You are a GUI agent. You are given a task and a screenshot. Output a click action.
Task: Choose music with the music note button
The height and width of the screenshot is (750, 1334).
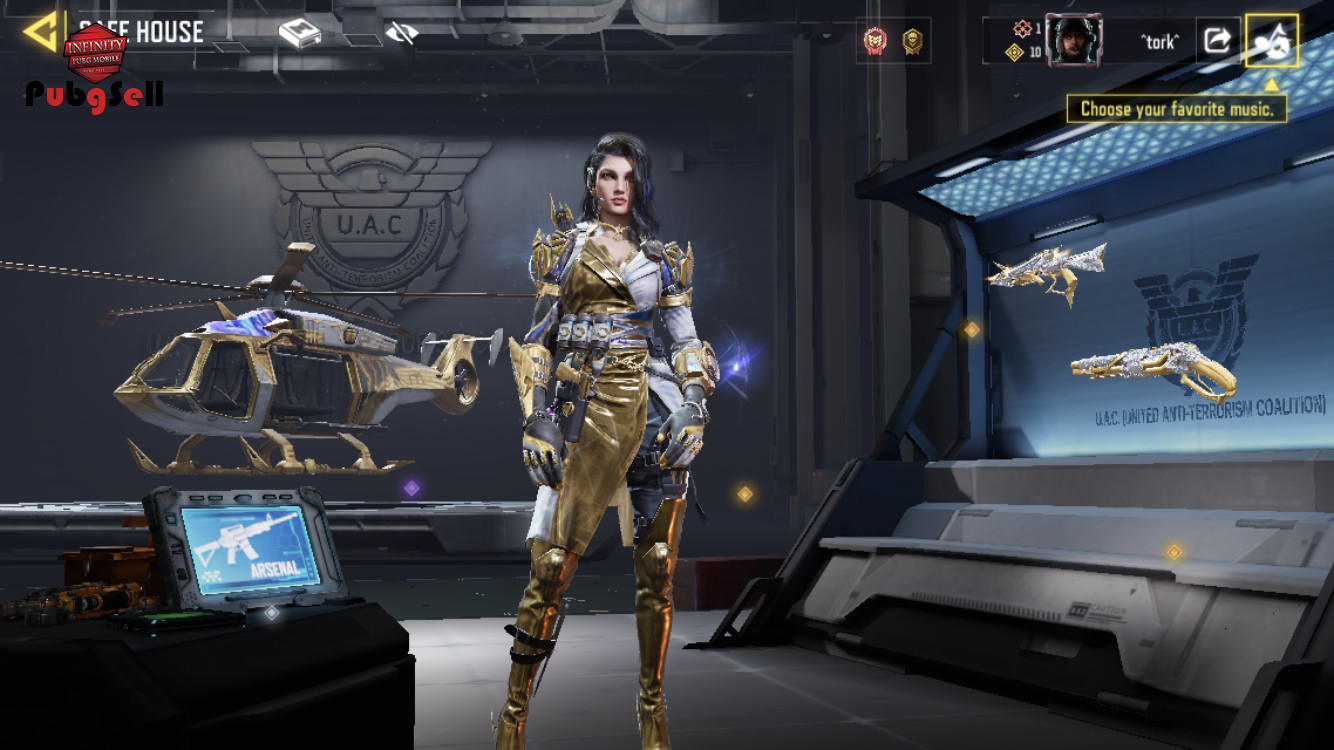(x=1271, y=40)
